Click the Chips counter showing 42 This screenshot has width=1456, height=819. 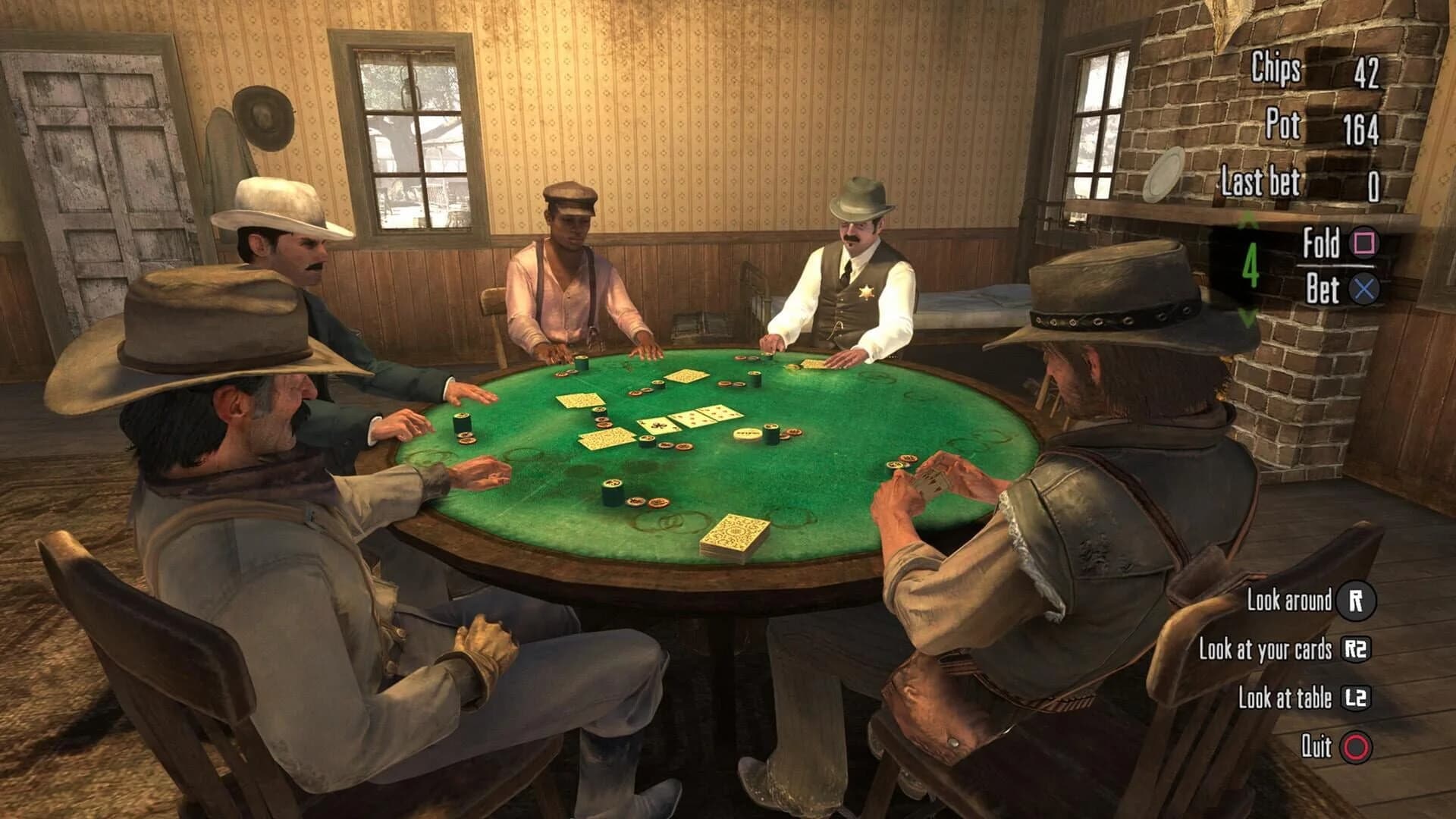click(x=1319, y=68)
